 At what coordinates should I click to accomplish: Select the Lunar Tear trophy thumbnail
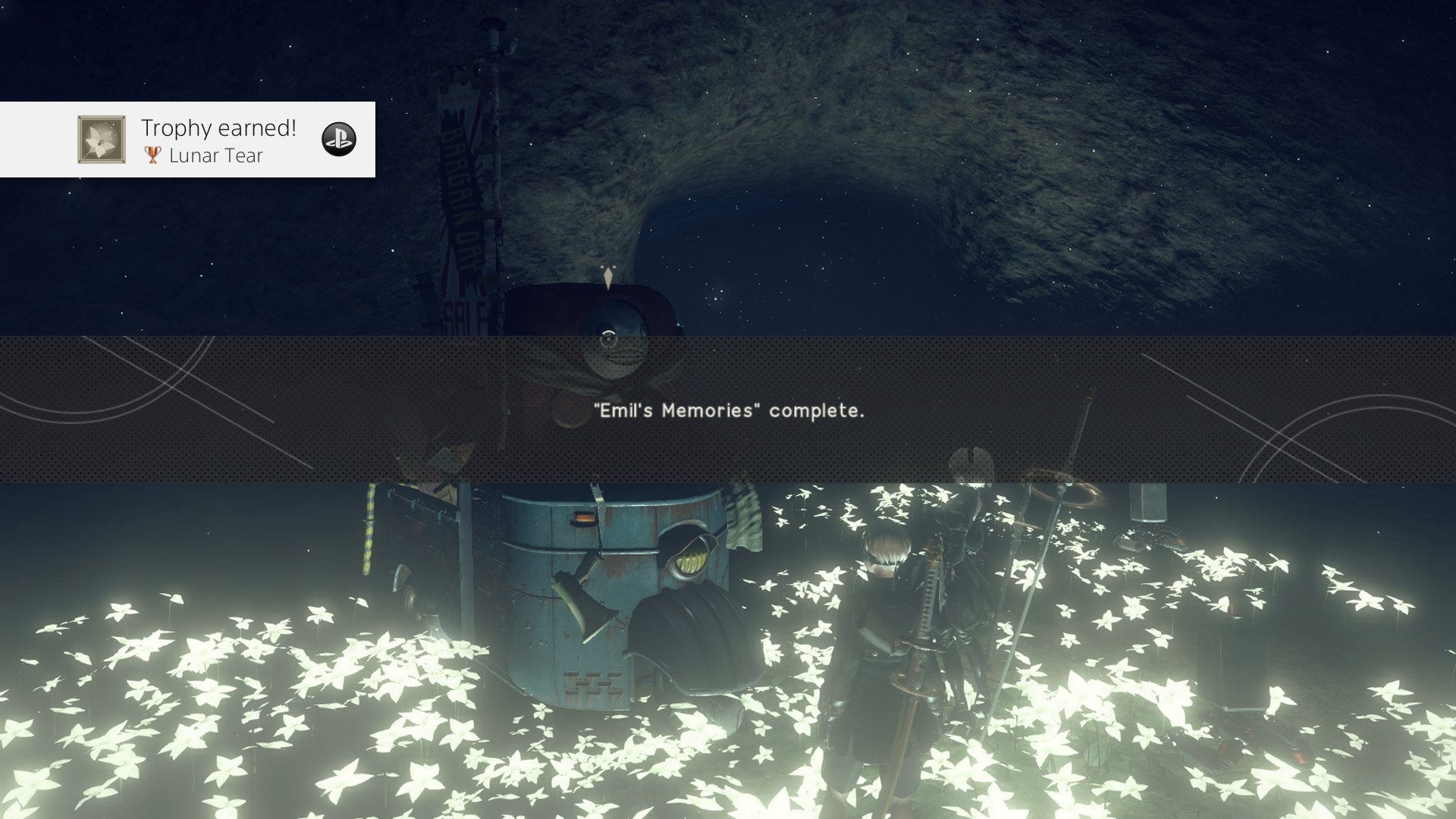pos(102,140)
